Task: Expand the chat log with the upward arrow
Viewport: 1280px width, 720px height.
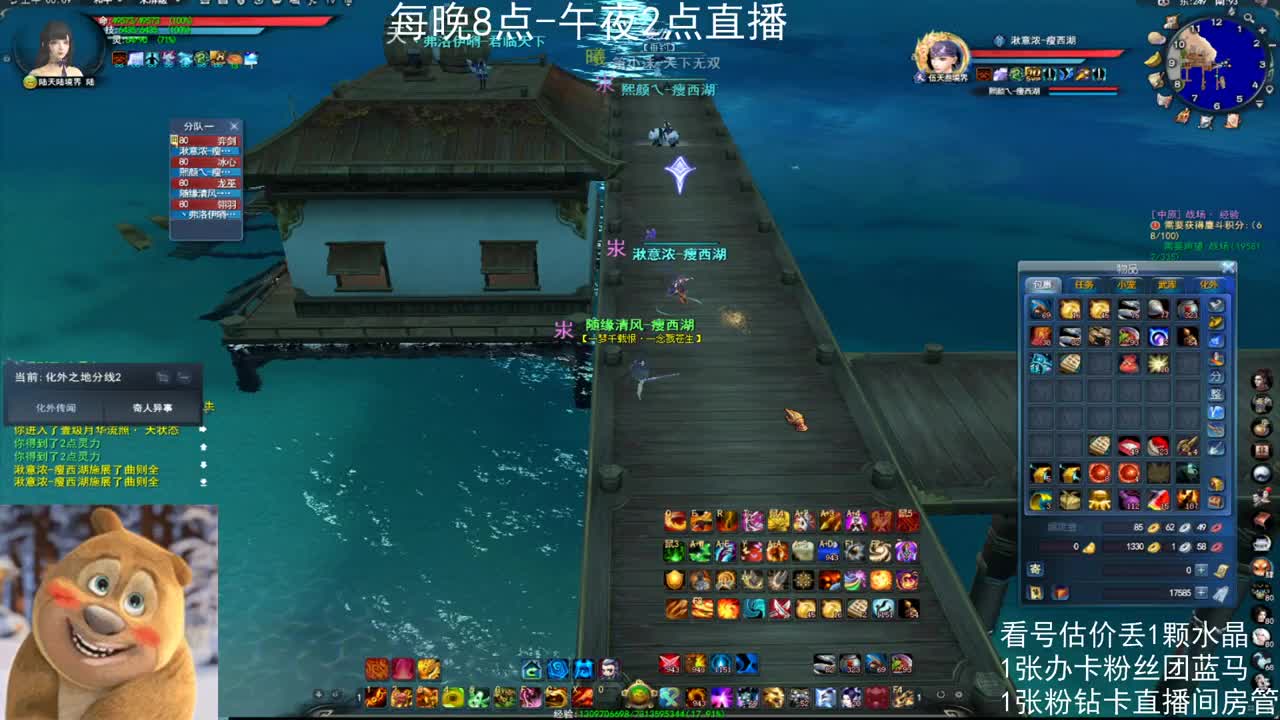Action: coord(204,446)
